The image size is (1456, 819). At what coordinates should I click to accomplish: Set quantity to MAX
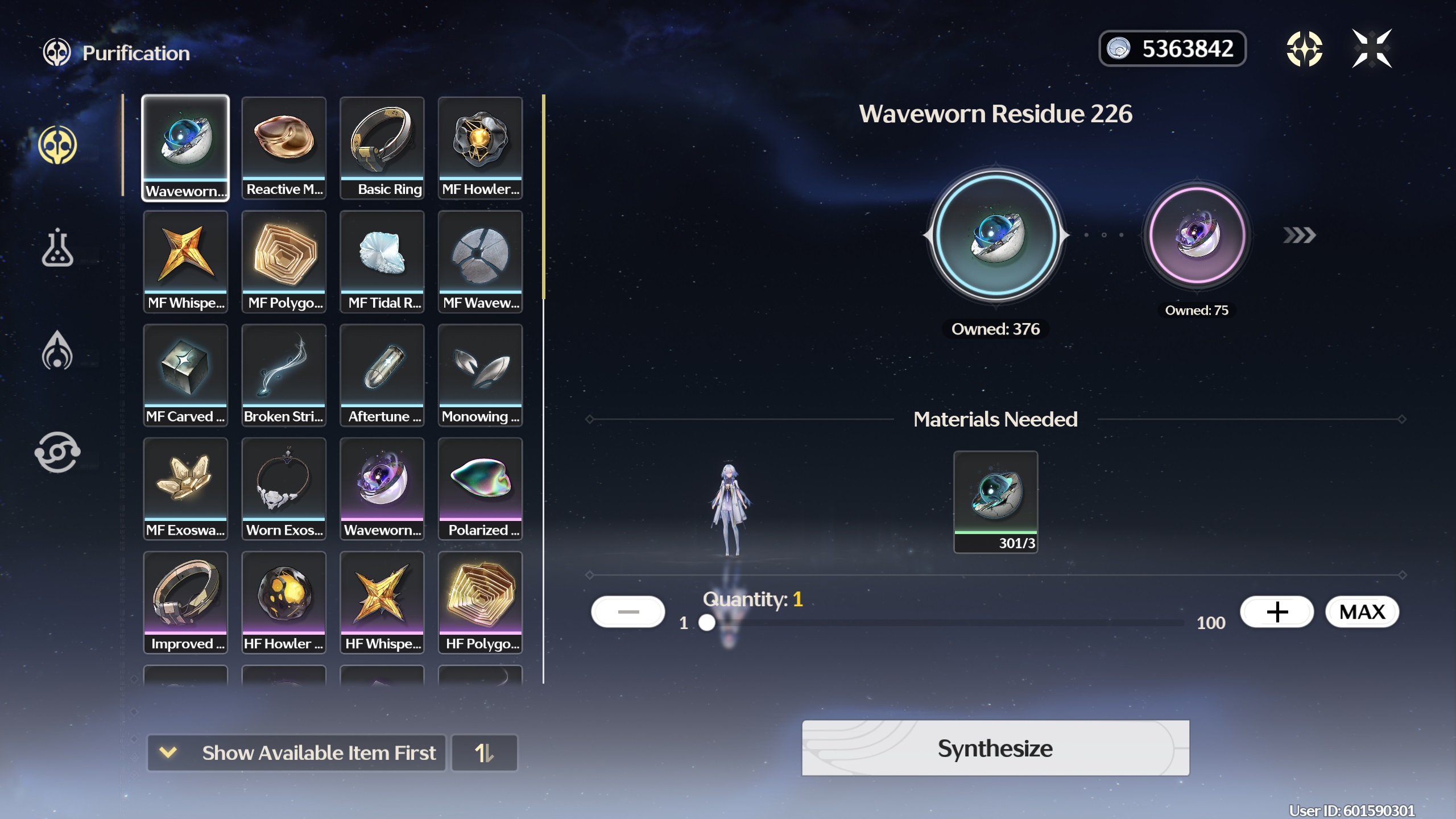tap(1362, 612)
